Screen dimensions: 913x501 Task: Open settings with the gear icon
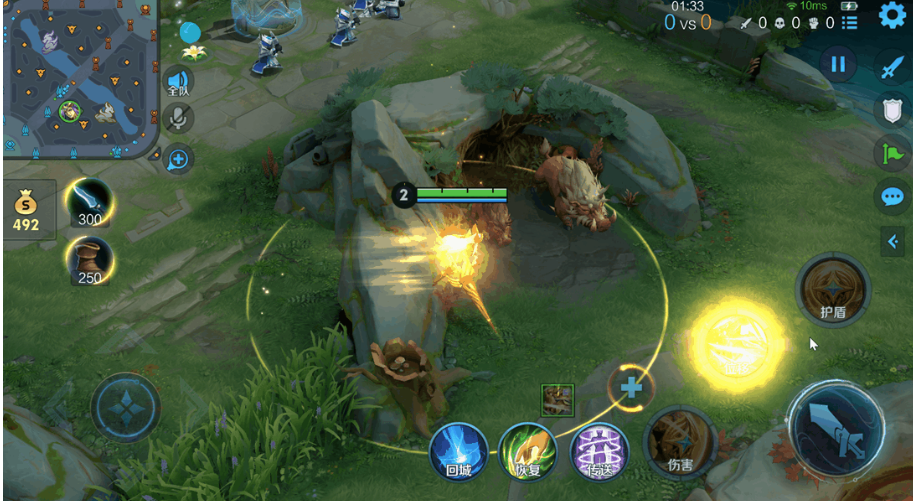pos(891,15)
